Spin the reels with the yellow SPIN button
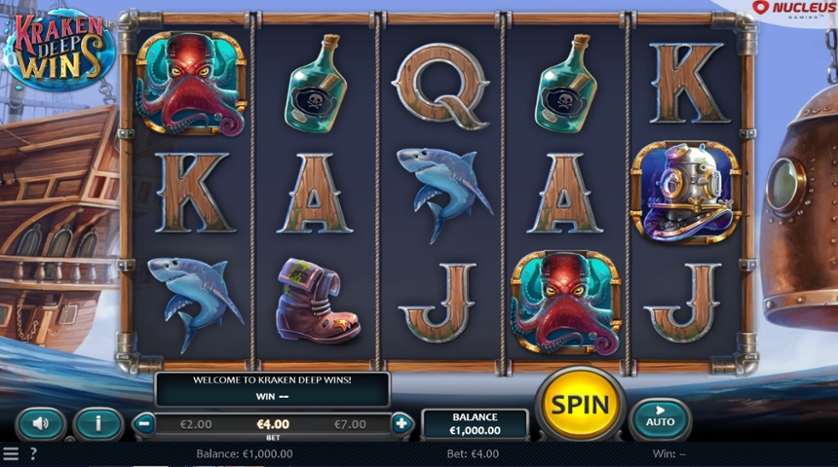This screenshot has width=838, height=467. tap(579, 405)
